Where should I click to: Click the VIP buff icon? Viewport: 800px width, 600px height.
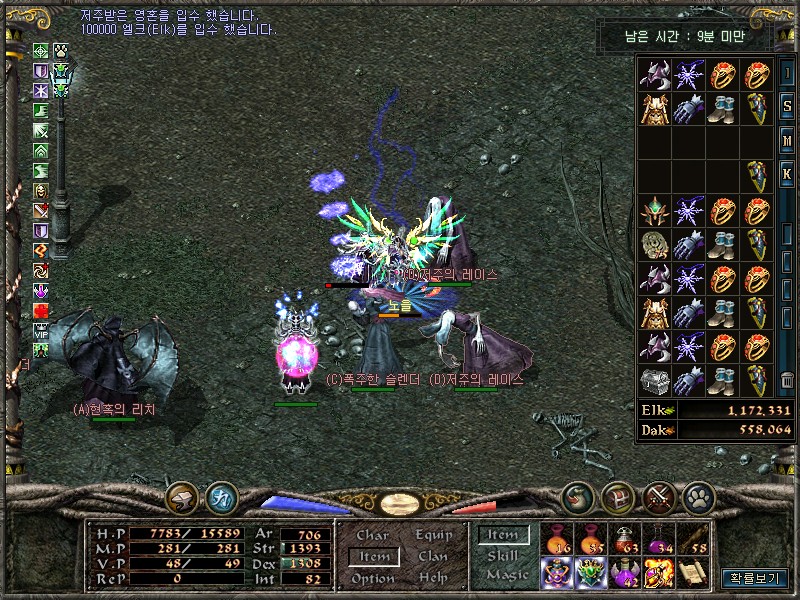(x=41, y=331)
